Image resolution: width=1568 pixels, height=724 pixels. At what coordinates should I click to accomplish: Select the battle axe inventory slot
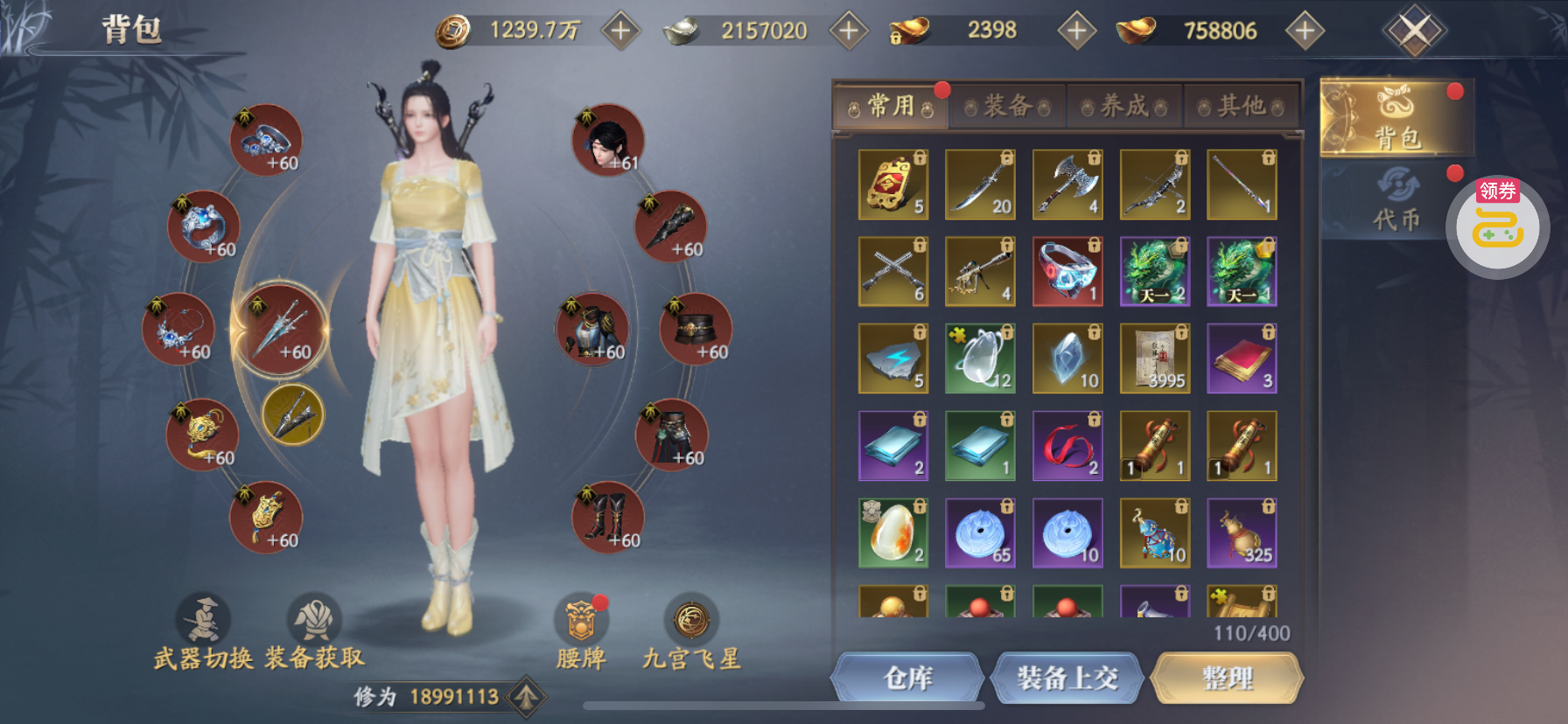[x=1067, y=184]
